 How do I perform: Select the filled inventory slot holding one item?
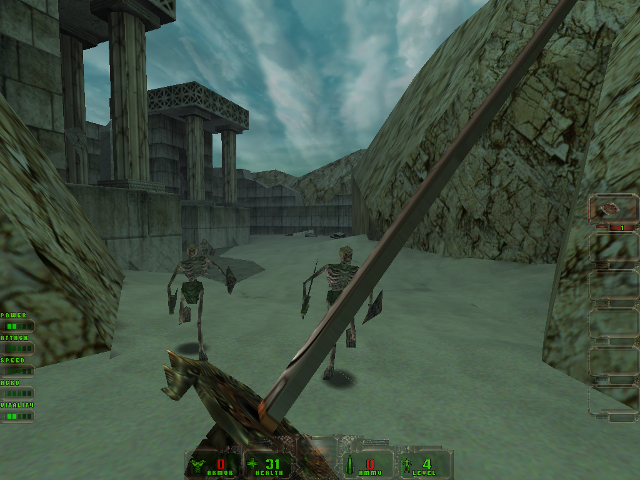(612, 211)
